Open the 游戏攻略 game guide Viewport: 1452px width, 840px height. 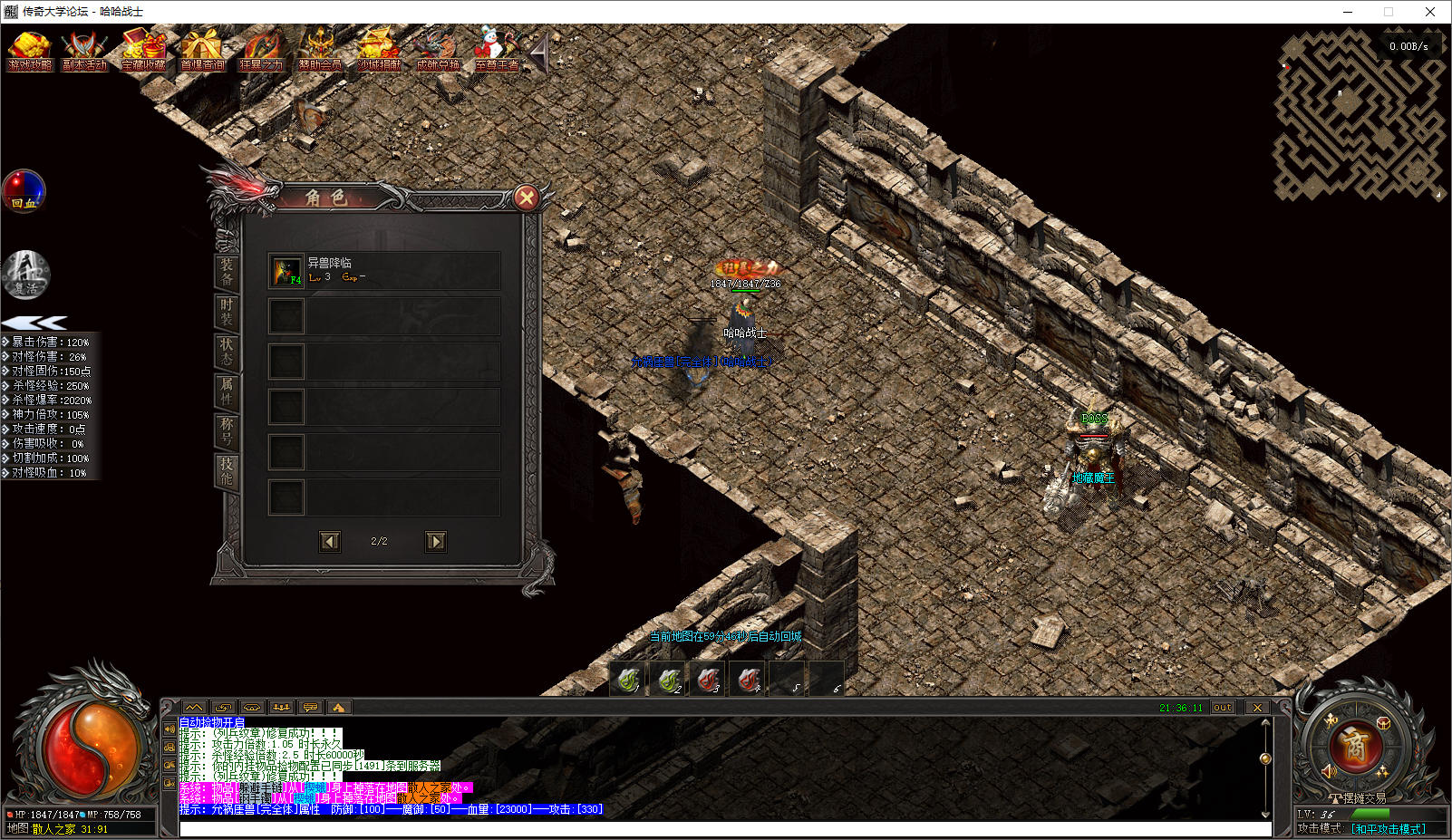tap(30, 51)
